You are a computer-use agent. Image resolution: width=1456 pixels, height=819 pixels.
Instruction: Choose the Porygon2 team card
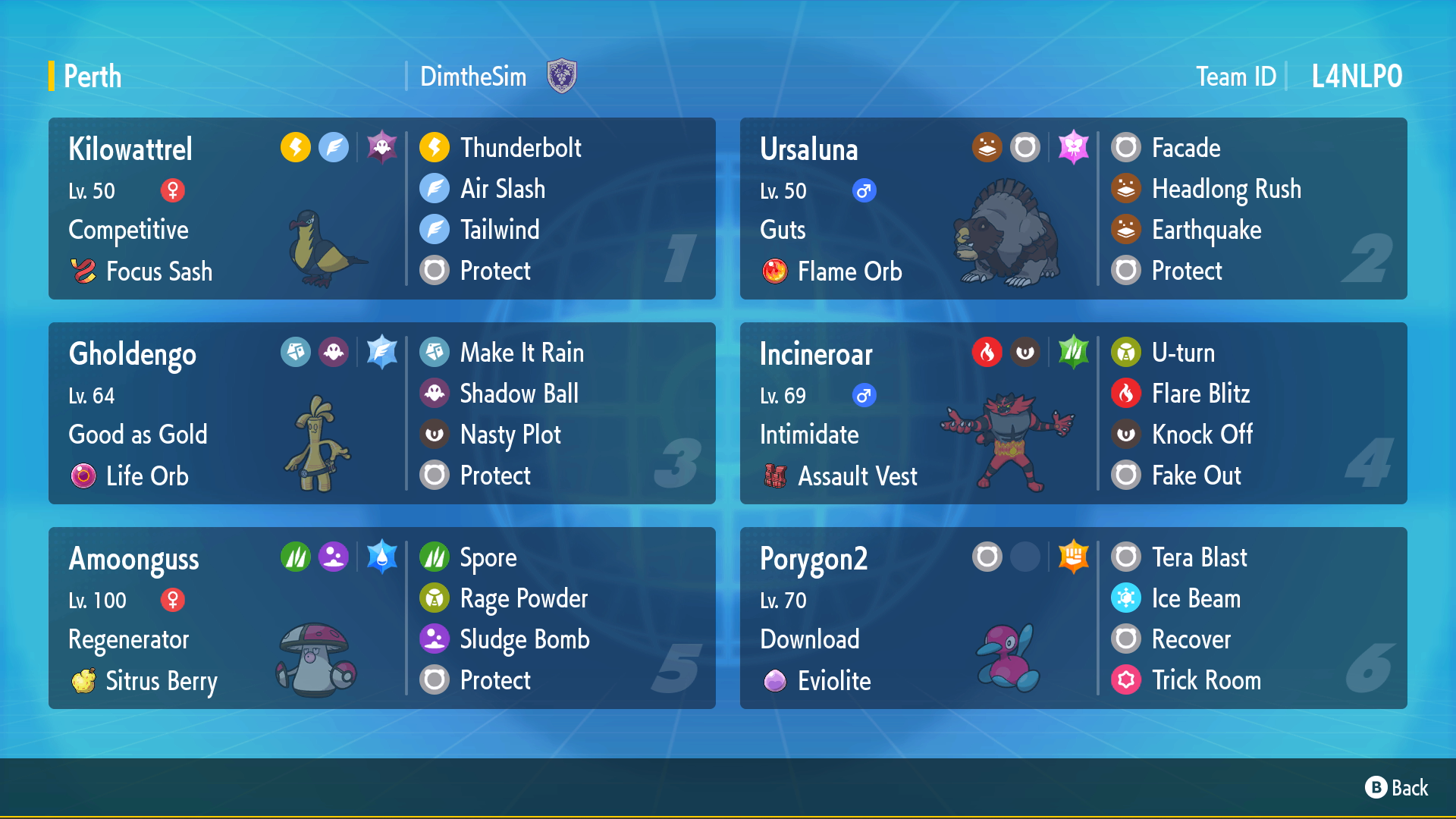(x=1073, y=618)
